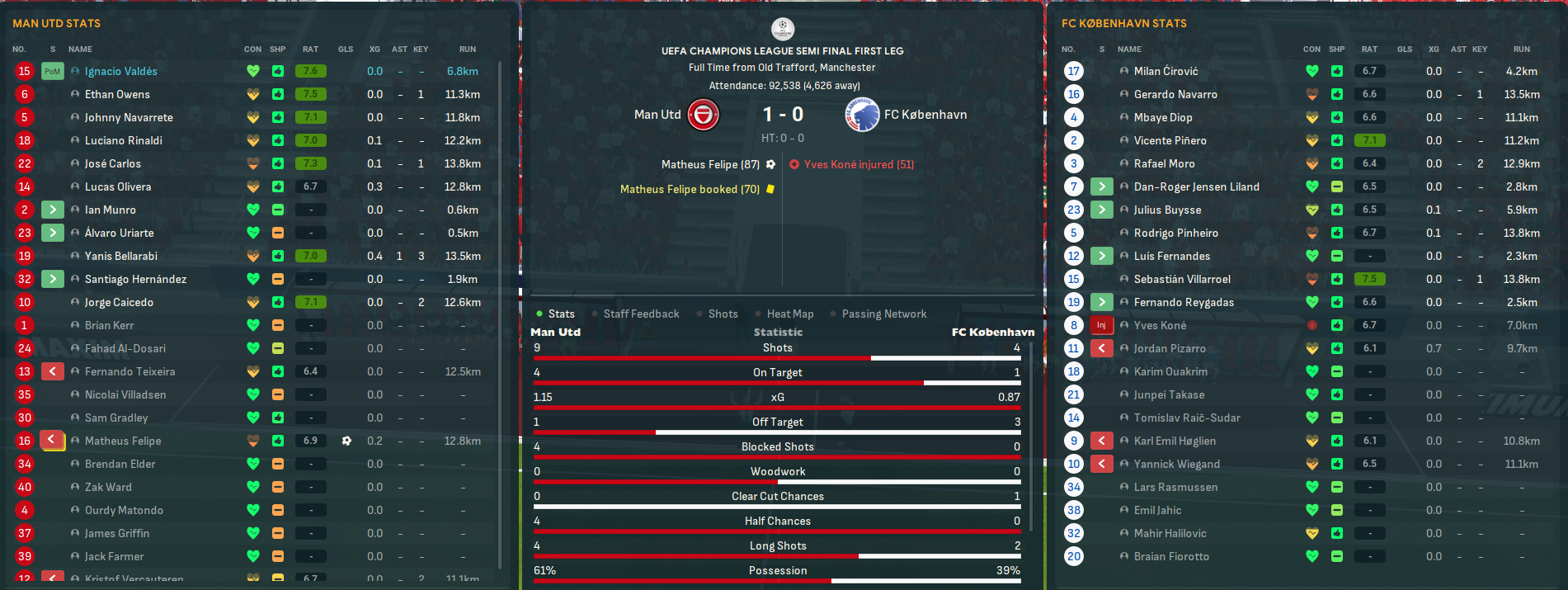Sort København players by RUN column
This screenshot has width=1568, height=590.
[x=1521, y=50]
